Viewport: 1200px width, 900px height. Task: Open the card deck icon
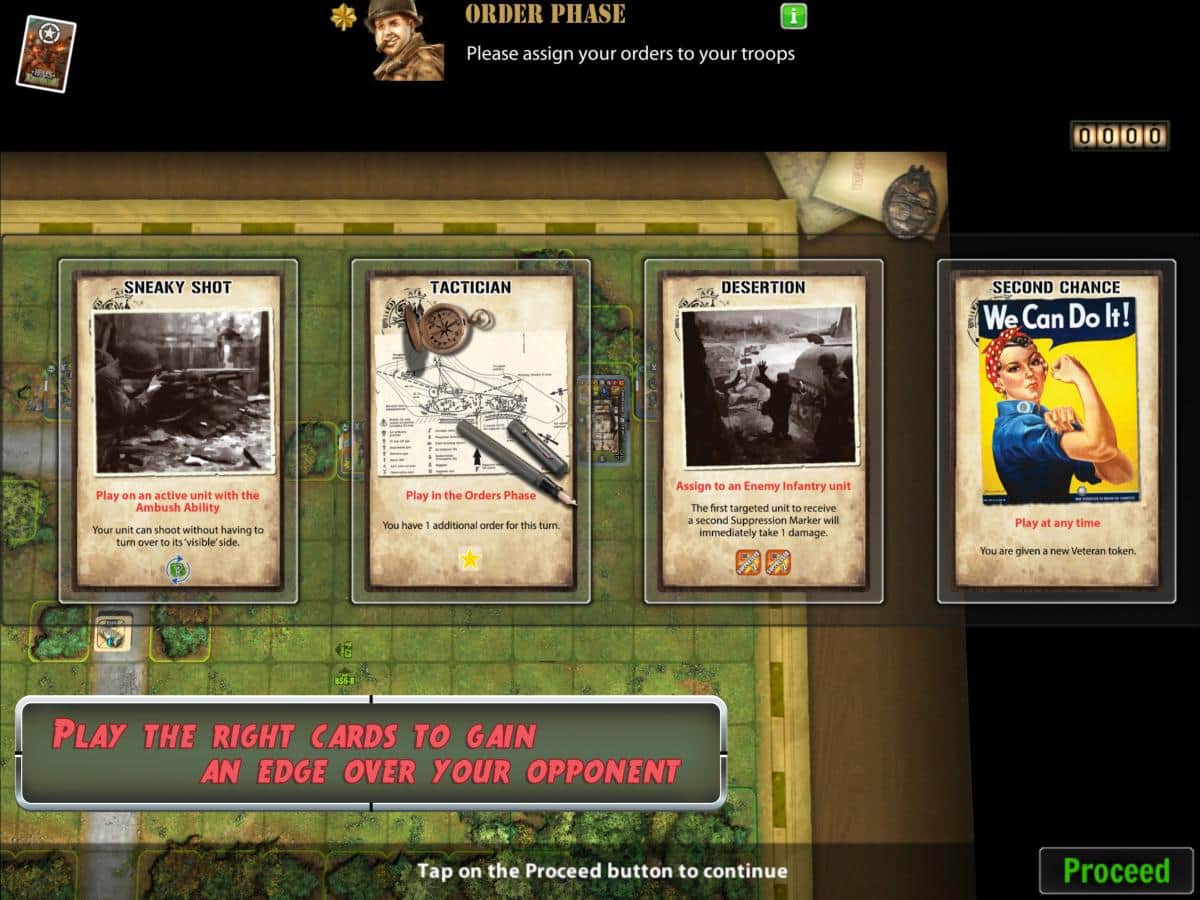pyautogui.click(x=46, y=53)
